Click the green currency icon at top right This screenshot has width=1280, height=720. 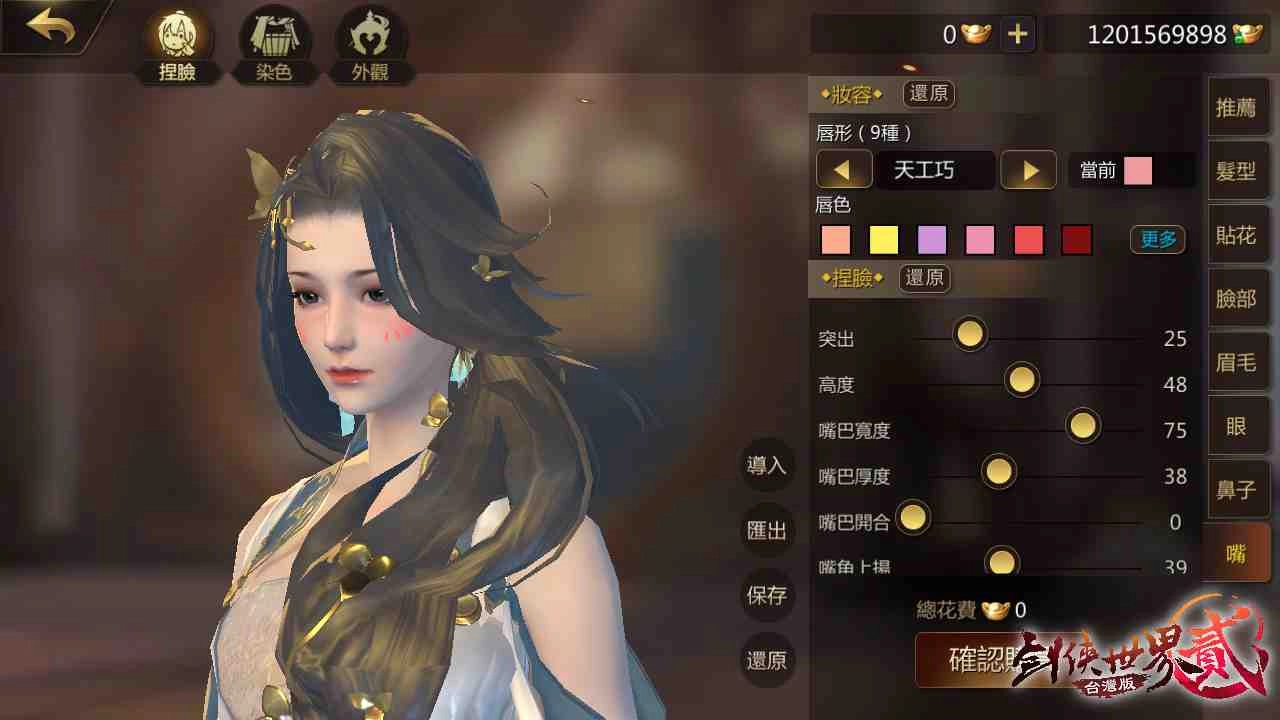pyautogui.click(x=1252, y=33)
